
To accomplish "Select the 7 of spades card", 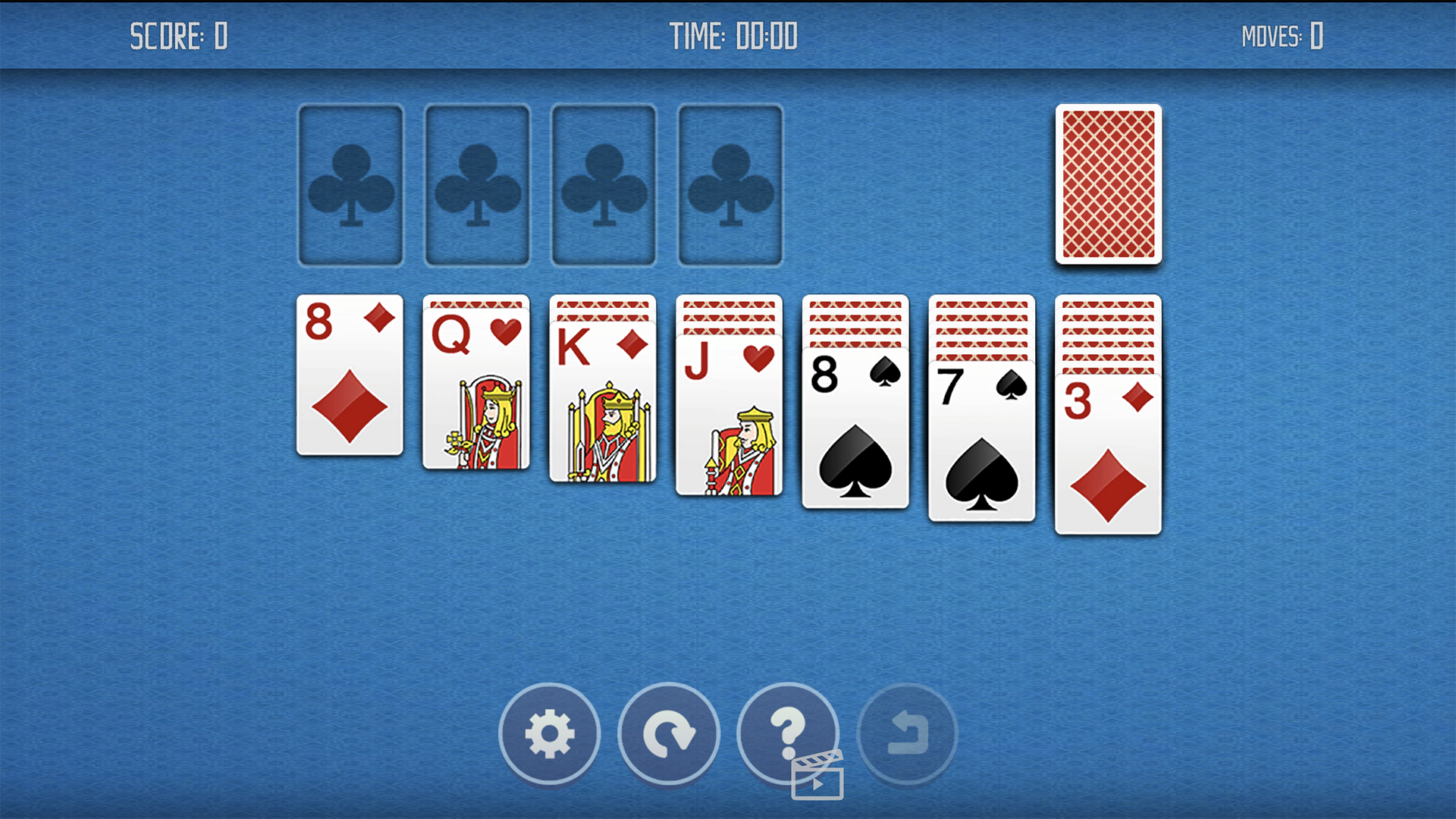I will point(981,440).
